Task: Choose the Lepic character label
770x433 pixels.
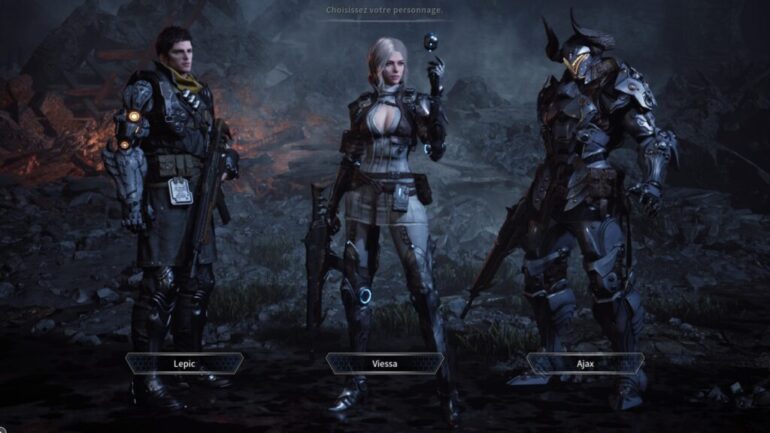Action: 184,363
